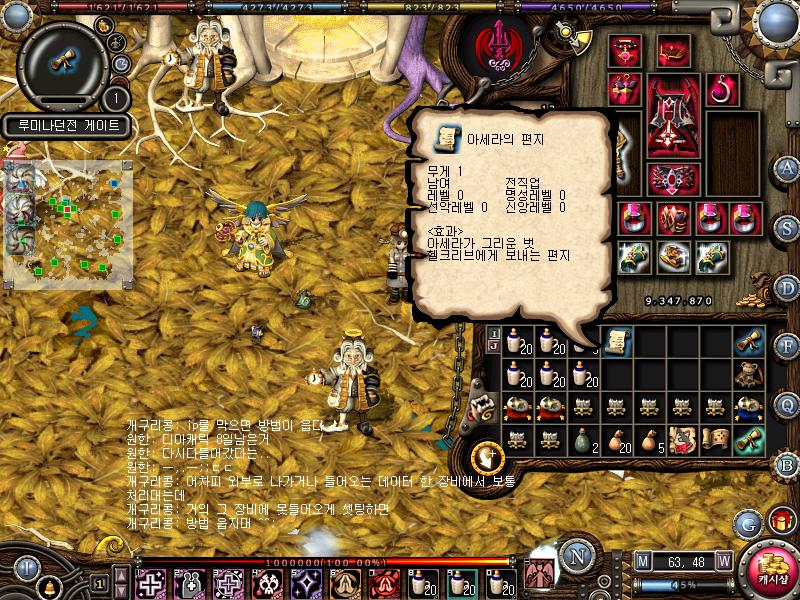Select the round Q menu button
800x600 pixels.
tap(788, 403)
